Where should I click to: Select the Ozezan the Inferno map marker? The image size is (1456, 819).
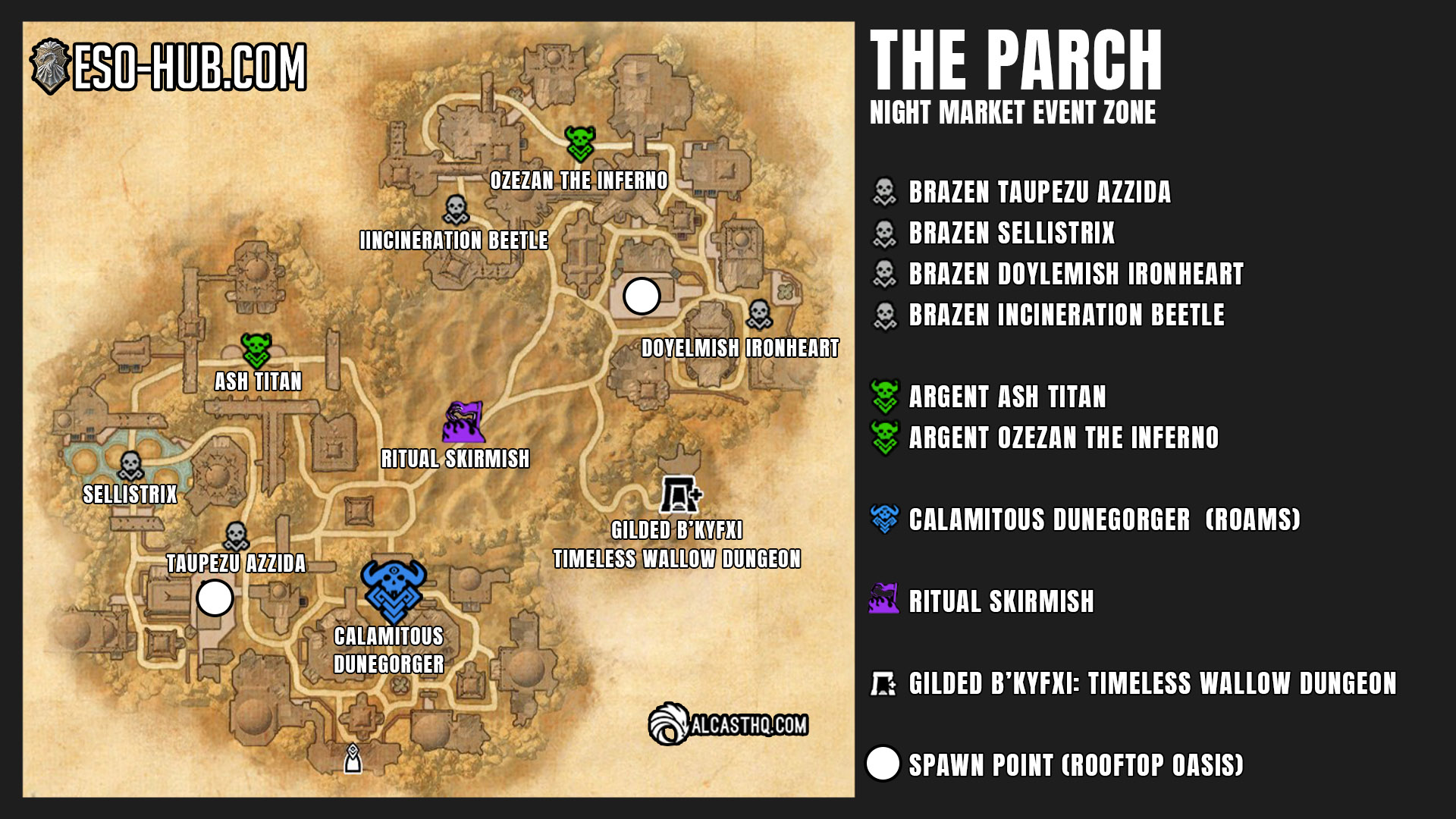(x=580, y=143)
